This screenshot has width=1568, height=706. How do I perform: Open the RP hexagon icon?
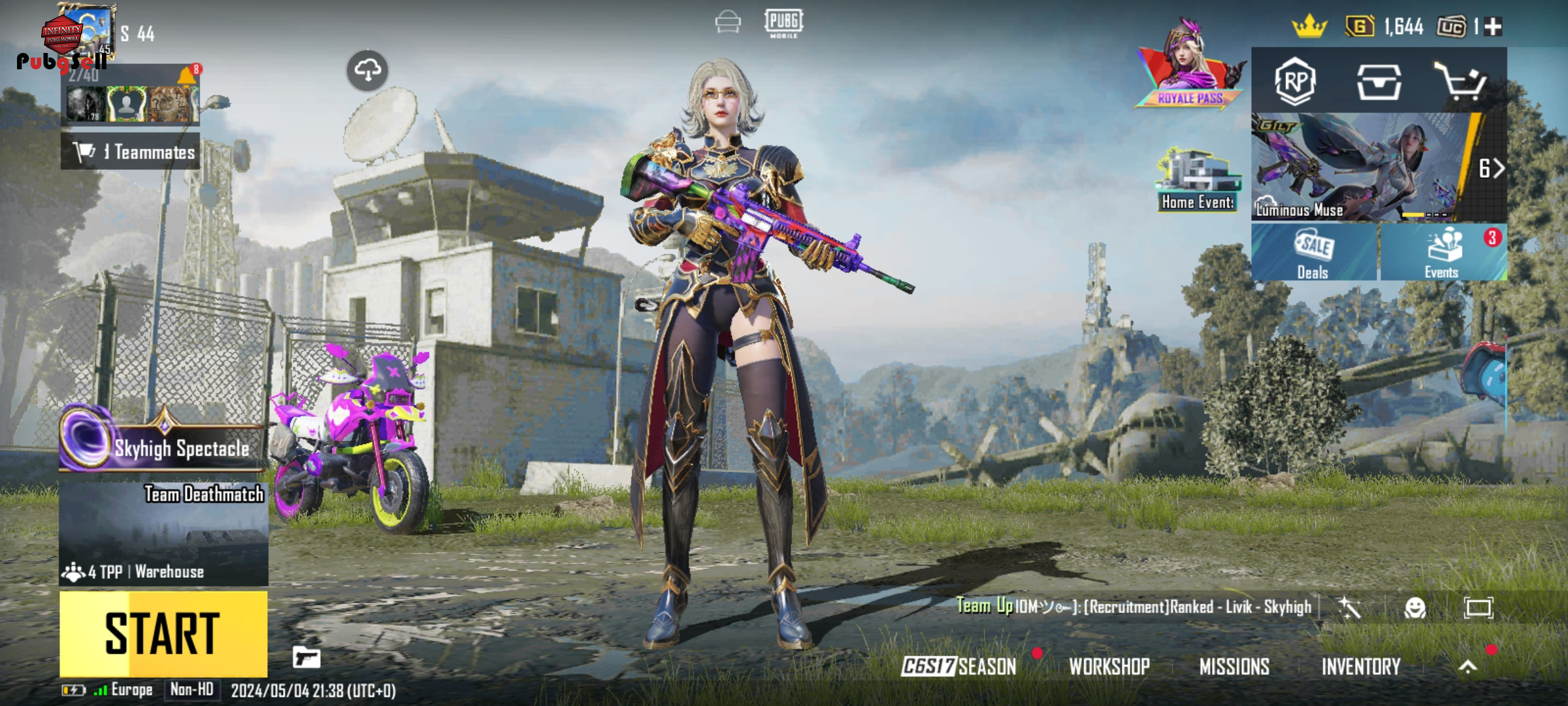(x=1295, y=82)
